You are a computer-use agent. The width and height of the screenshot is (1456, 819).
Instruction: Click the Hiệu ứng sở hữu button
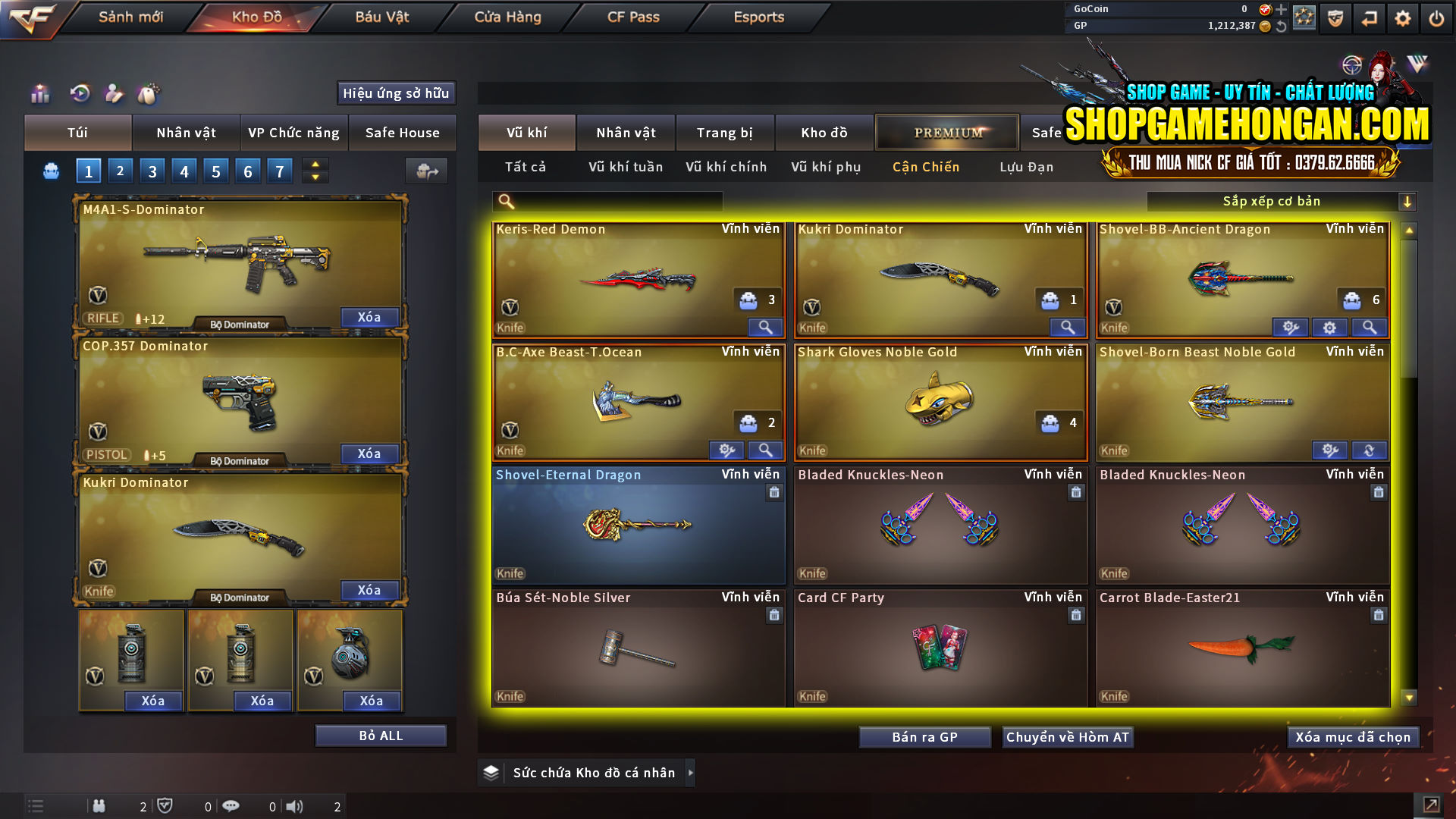coord(395,93)
